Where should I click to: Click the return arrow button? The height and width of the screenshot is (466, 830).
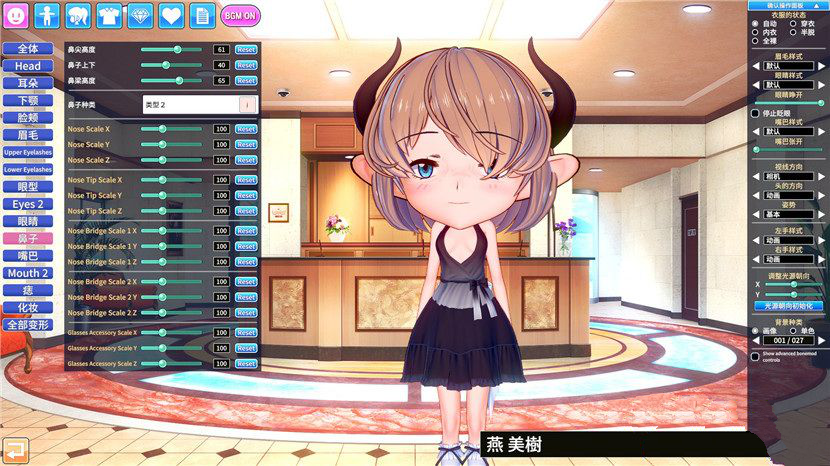15,449
